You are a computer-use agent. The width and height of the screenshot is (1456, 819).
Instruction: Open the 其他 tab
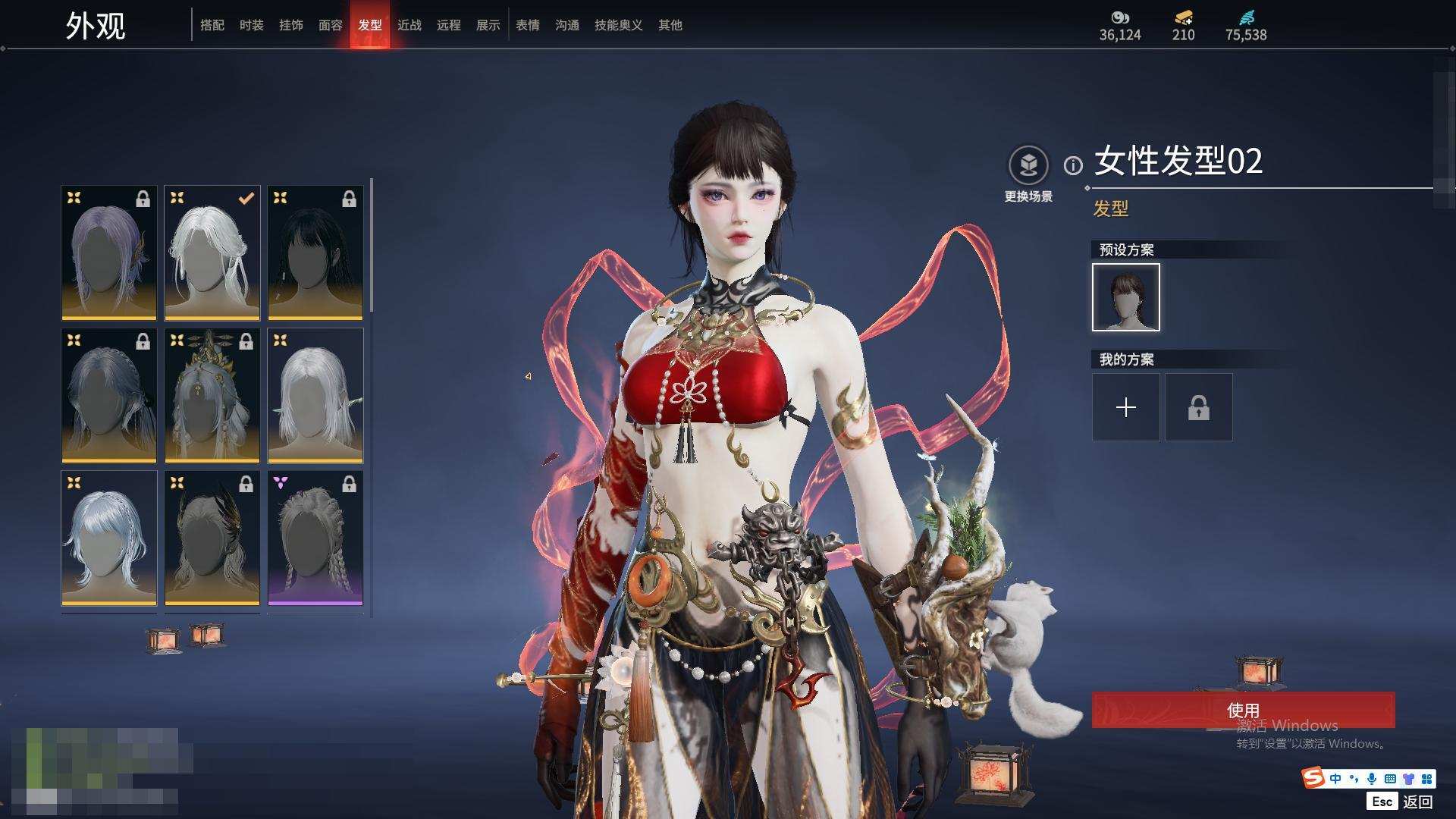[x=670, y=25]
